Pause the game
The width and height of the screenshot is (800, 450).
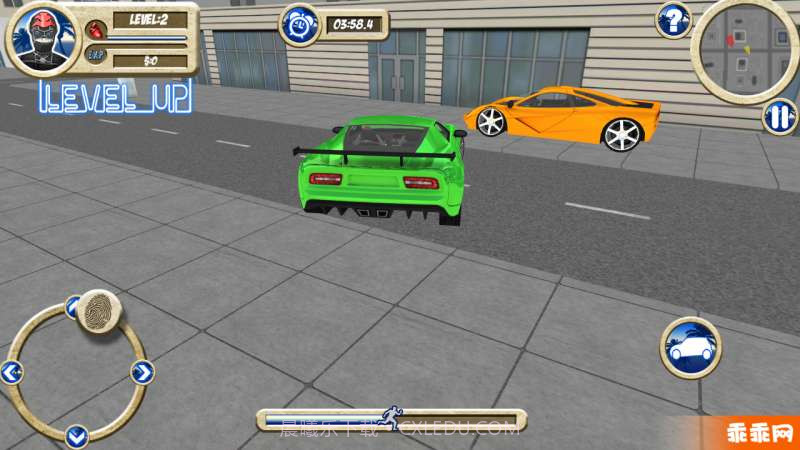(778, 117)
